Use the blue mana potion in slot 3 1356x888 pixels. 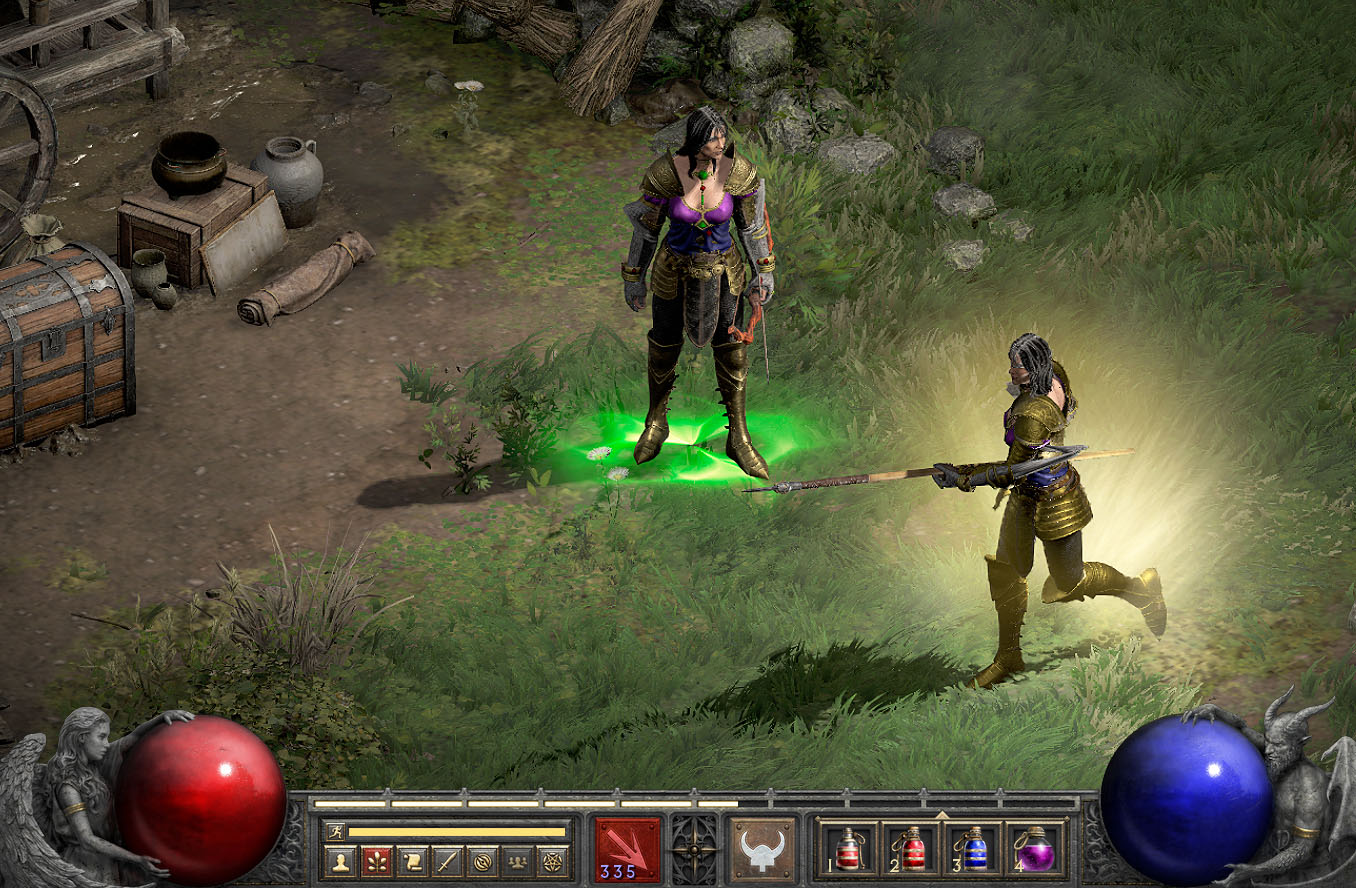[x=973, y=849]
